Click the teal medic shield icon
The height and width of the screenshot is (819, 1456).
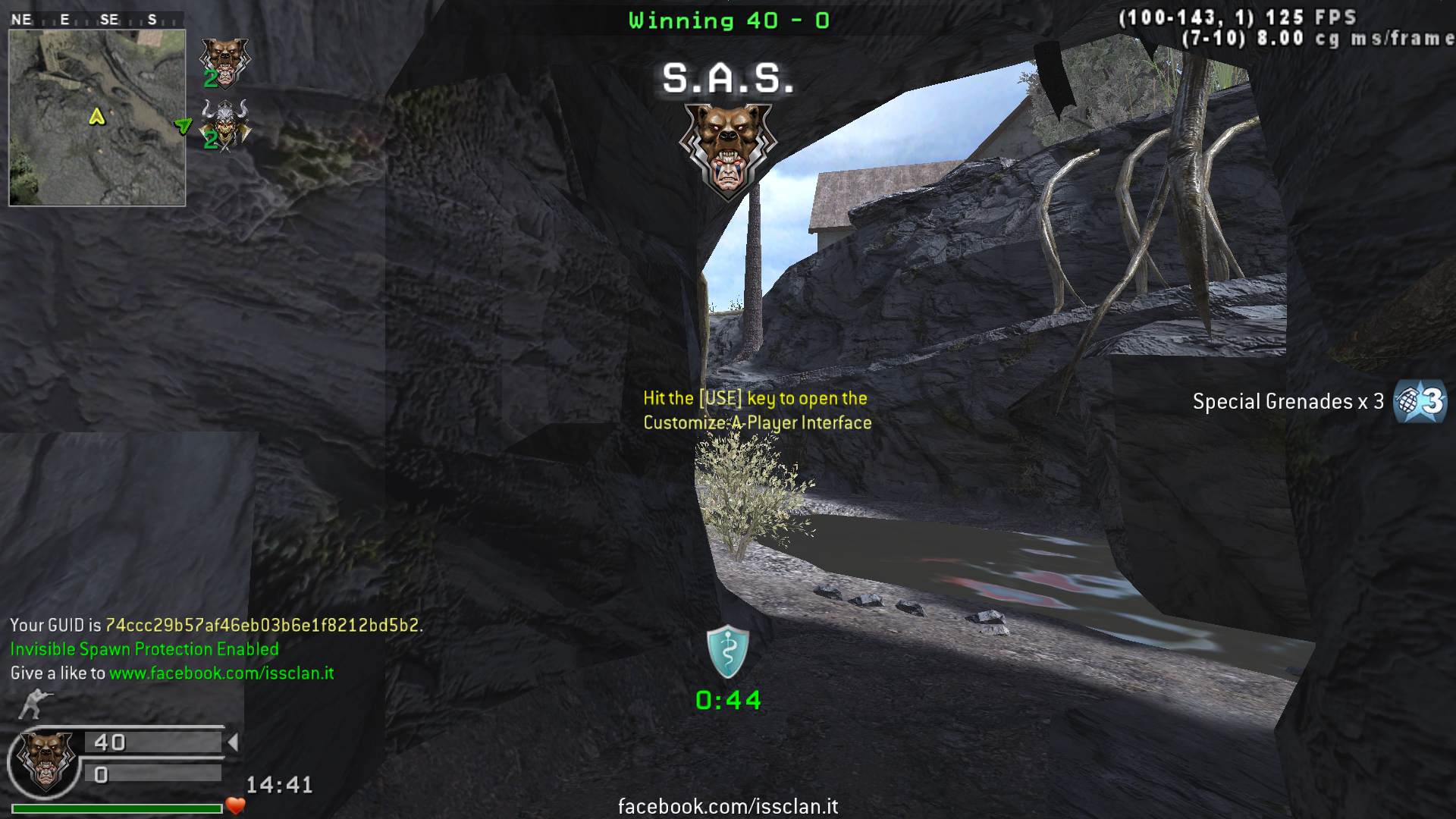pyautogui.click(x=728, y=651)
